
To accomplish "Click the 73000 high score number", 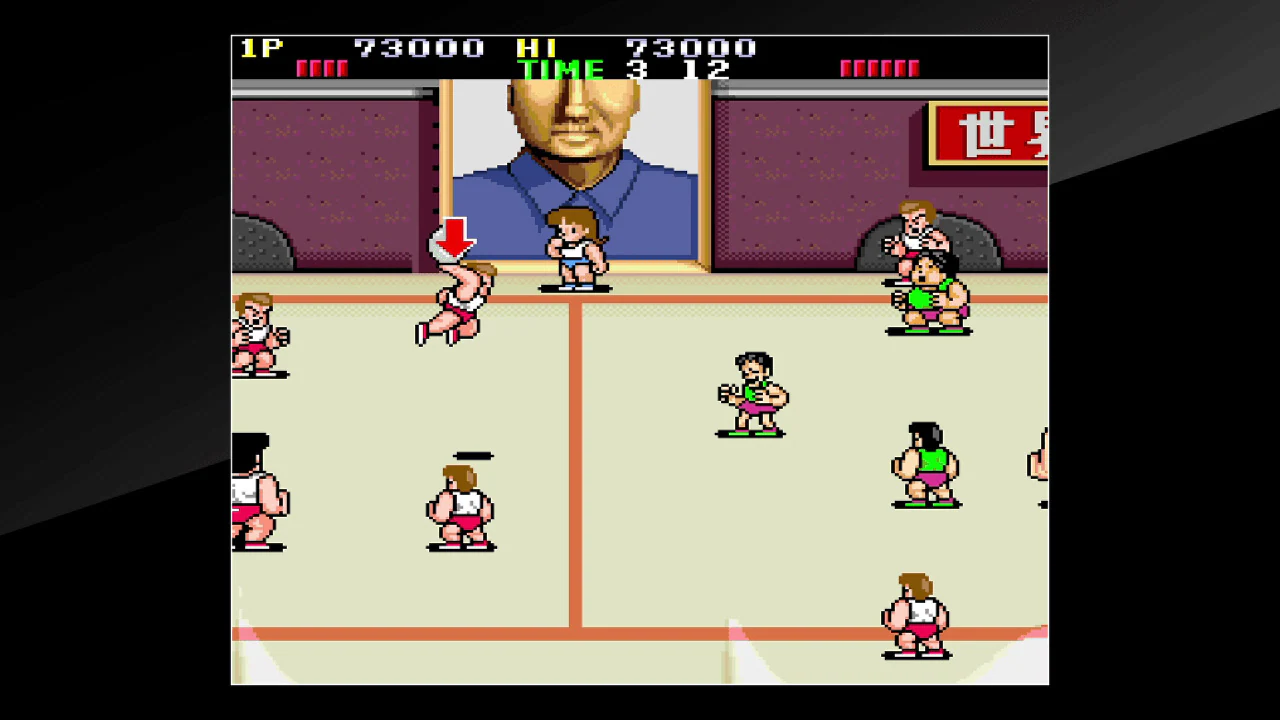I will tap(690, 47).
